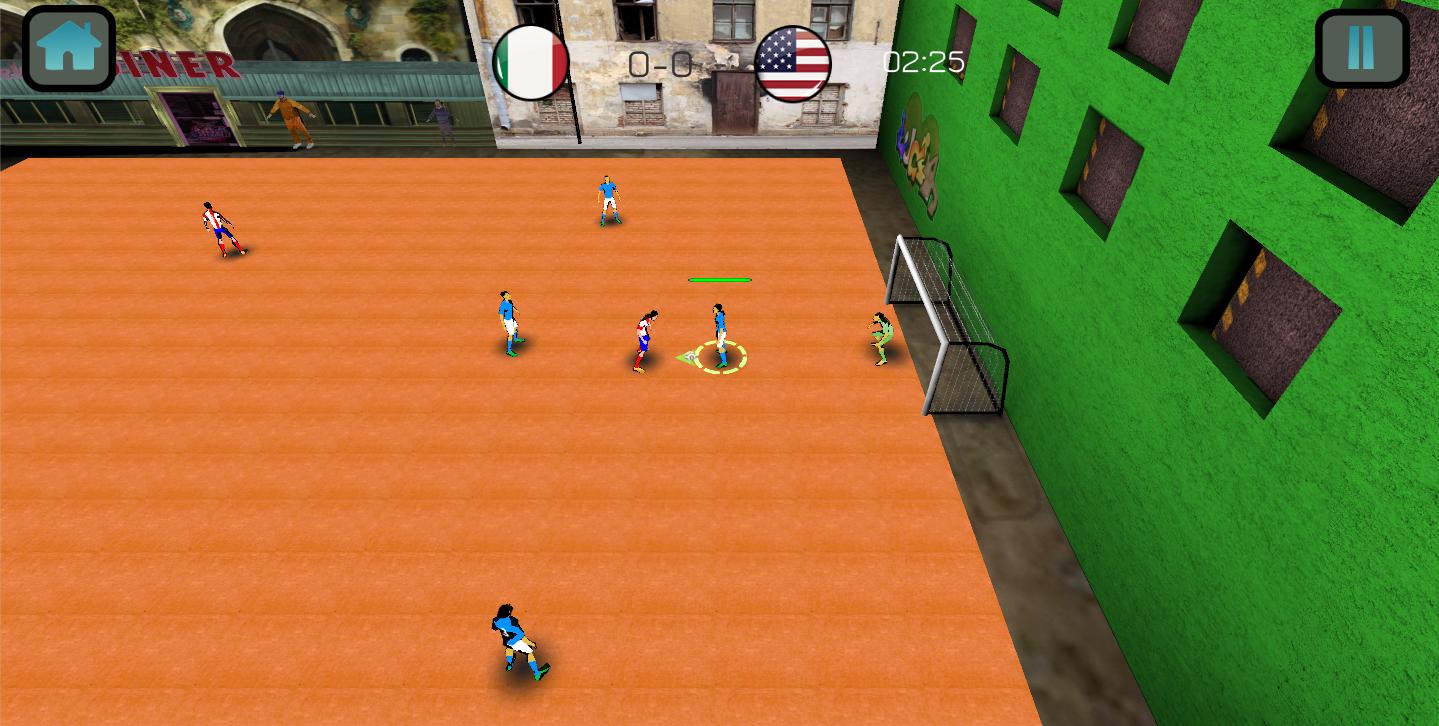The width and height of the screenshot is (1439, 726).
Task: Click the green power bar above the player
Action: [x=719, y=280]
